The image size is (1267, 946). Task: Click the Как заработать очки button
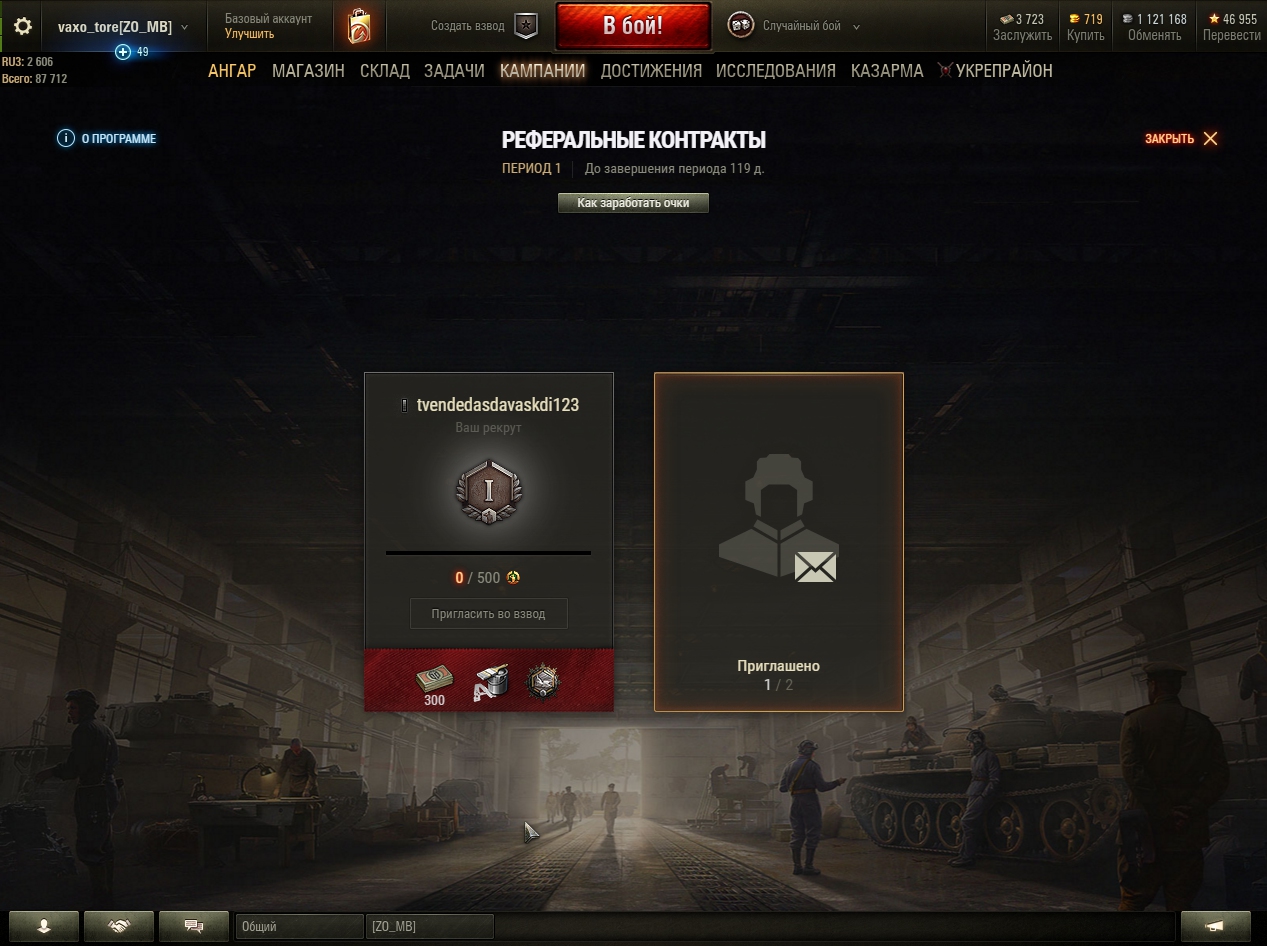pyautogui.click(x=633, y=203)
